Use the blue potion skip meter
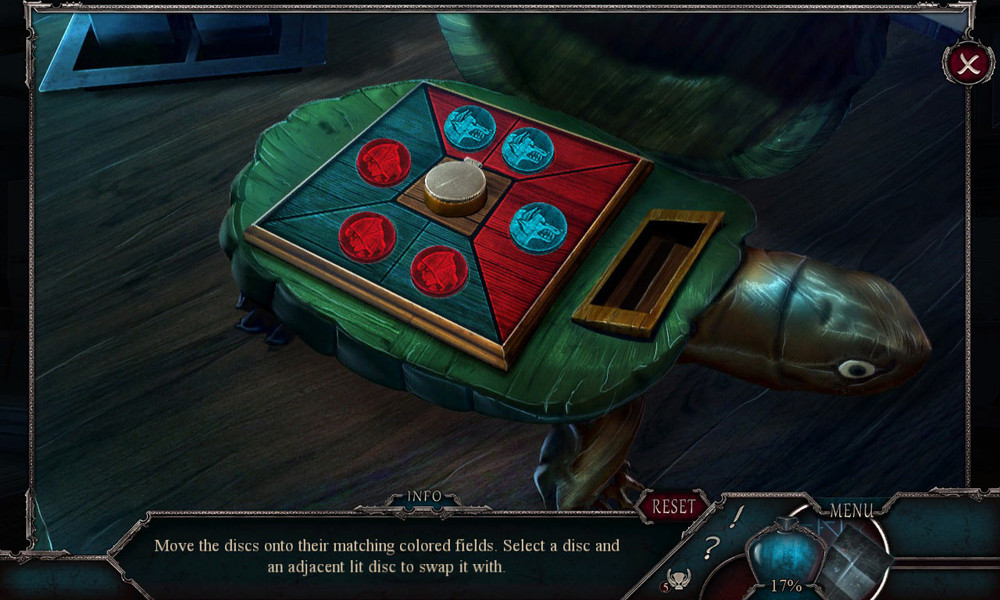The image size is (1000, 600). [x=785, y=553]
